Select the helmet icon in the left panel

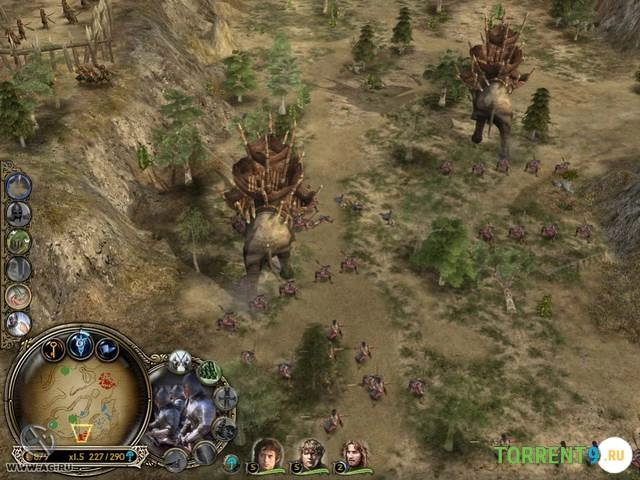[x=18, y=213]
